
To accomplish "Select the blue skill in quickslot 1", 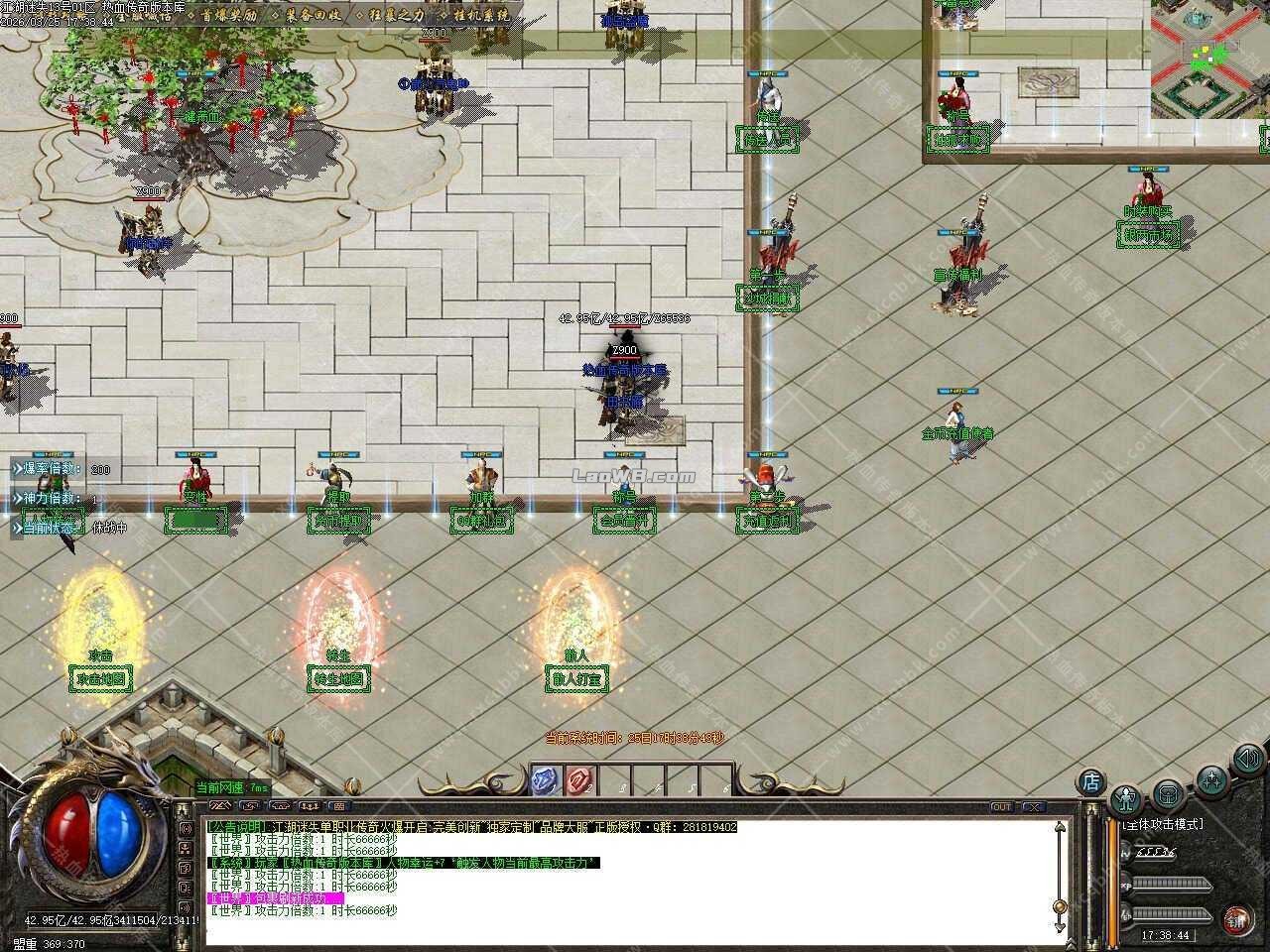I will pyautogui.click(x=542, y=783).
